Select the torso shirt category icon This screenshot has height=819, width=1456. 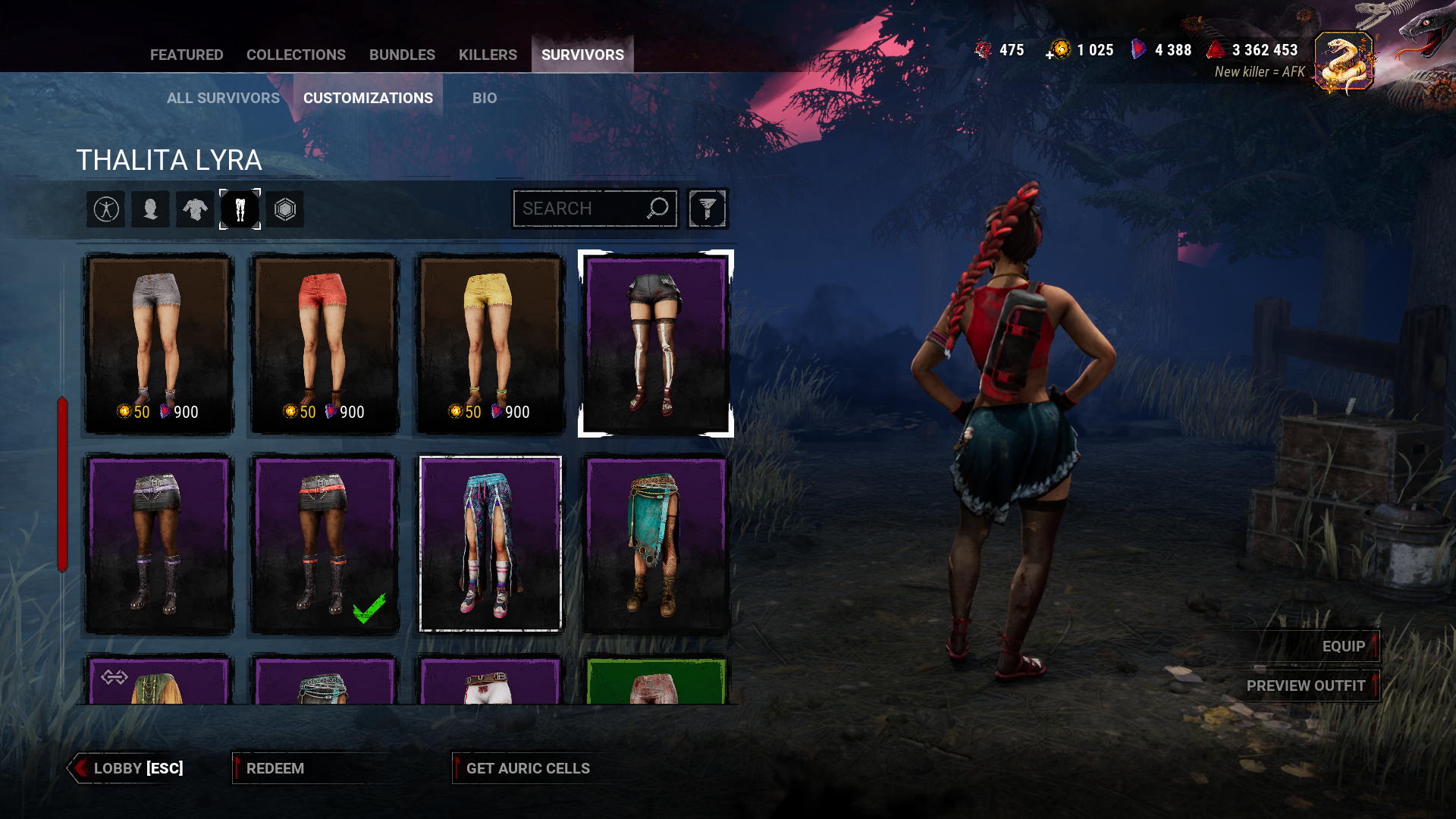tap(195, 209)
